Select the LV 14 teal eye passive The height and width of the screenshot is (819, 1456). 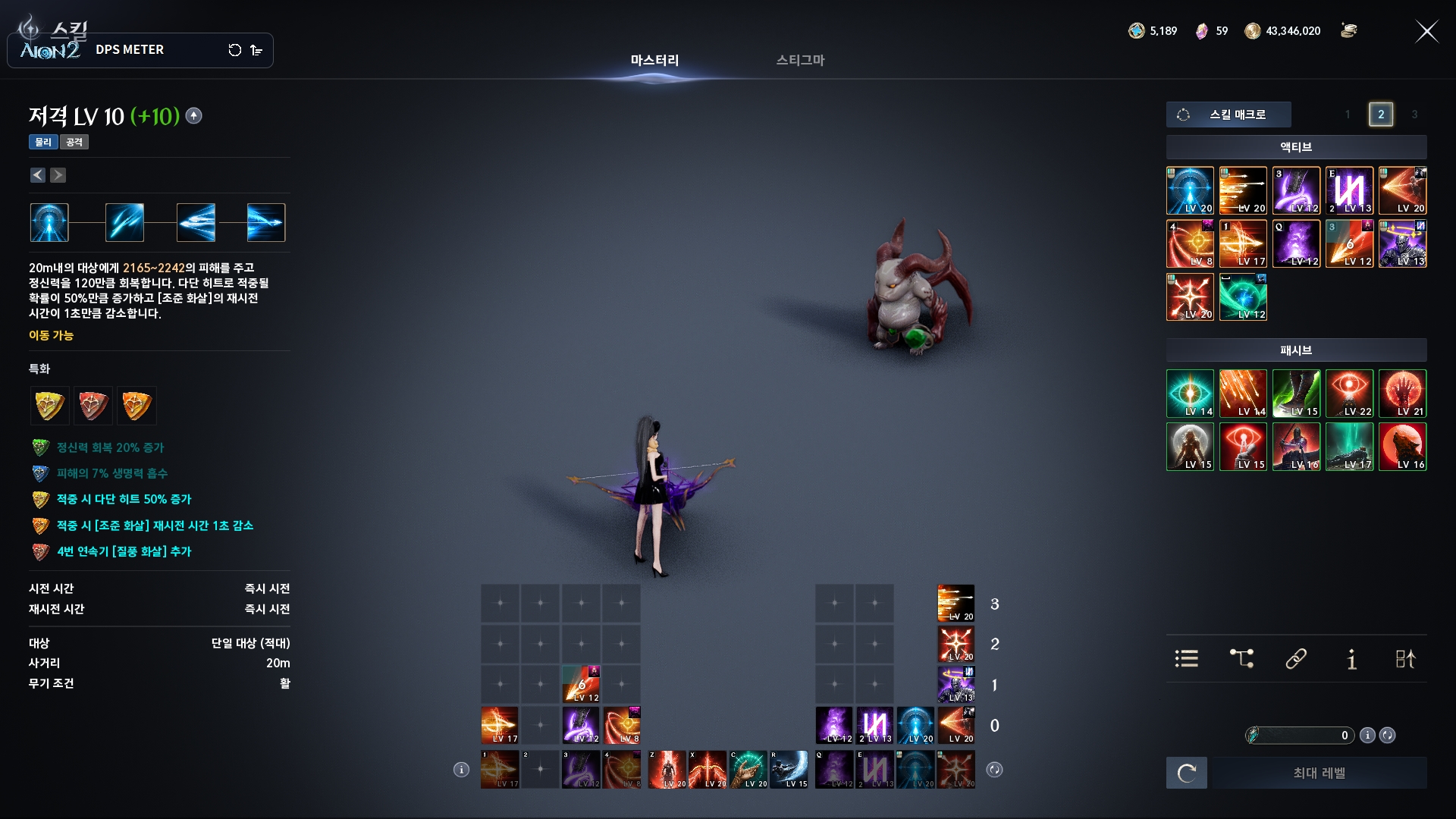click(x=1190, y=394)
